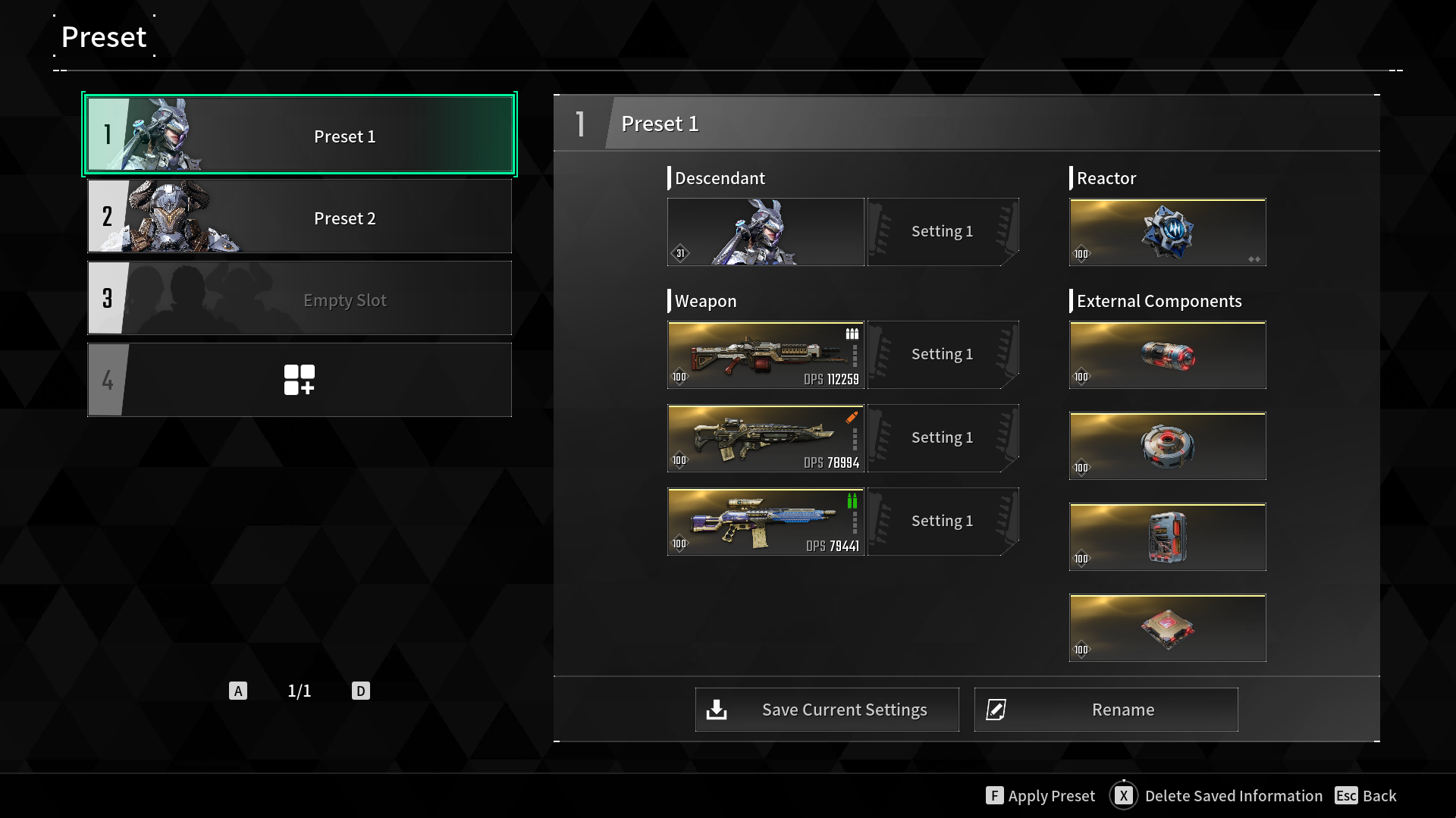
Task: Click the download icon on Save Current Settings
Action: tap(716, 710)
